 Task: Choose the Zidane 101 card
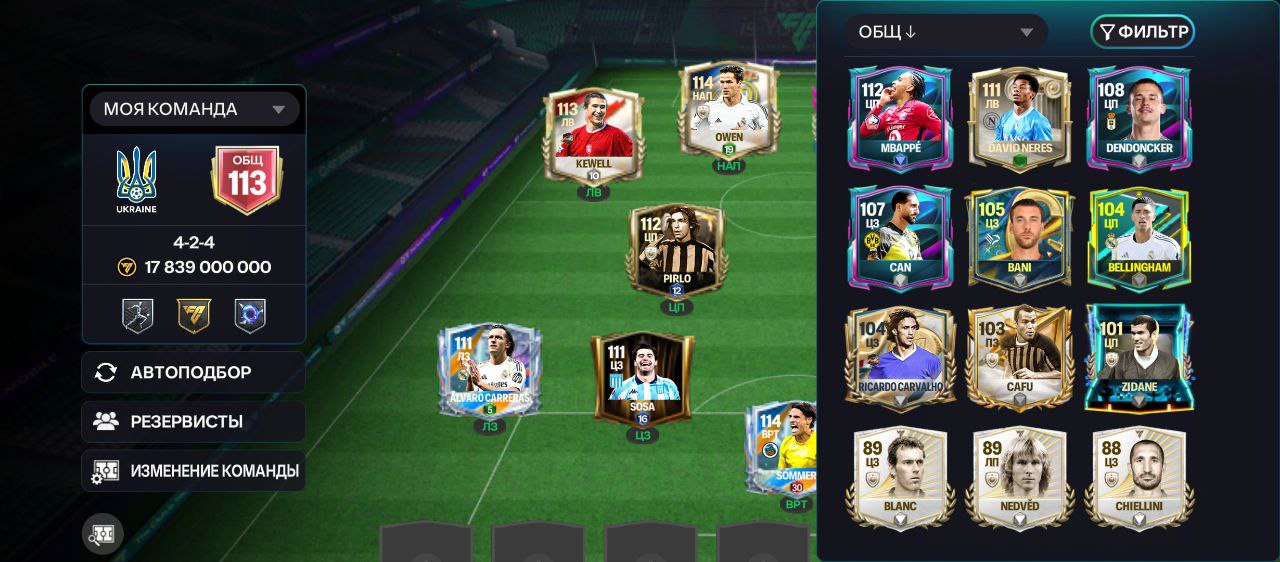pyautogui.click(x=1139, y=357)
